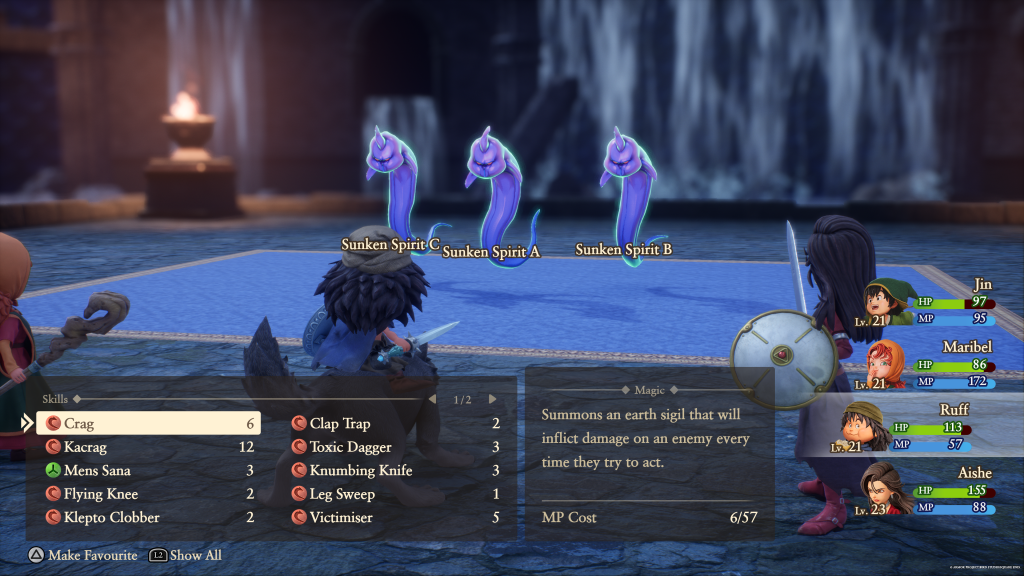Choose Klepto Clobber
Image resolution: width=1024 pixels, height=576 pixels.
(148, 517)
